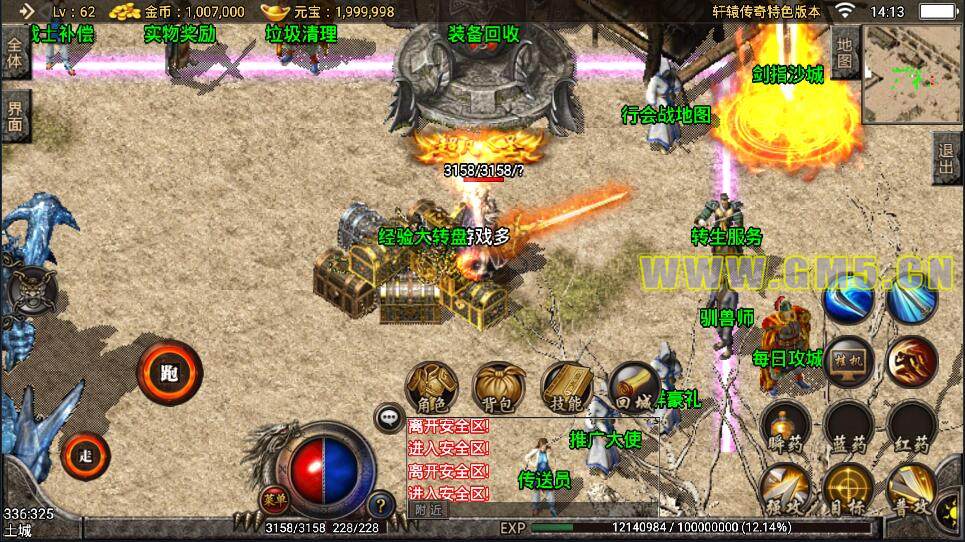The image size is (965, 542).
Task: Tap the 走 walk button
Action: [x=85, y=456]
